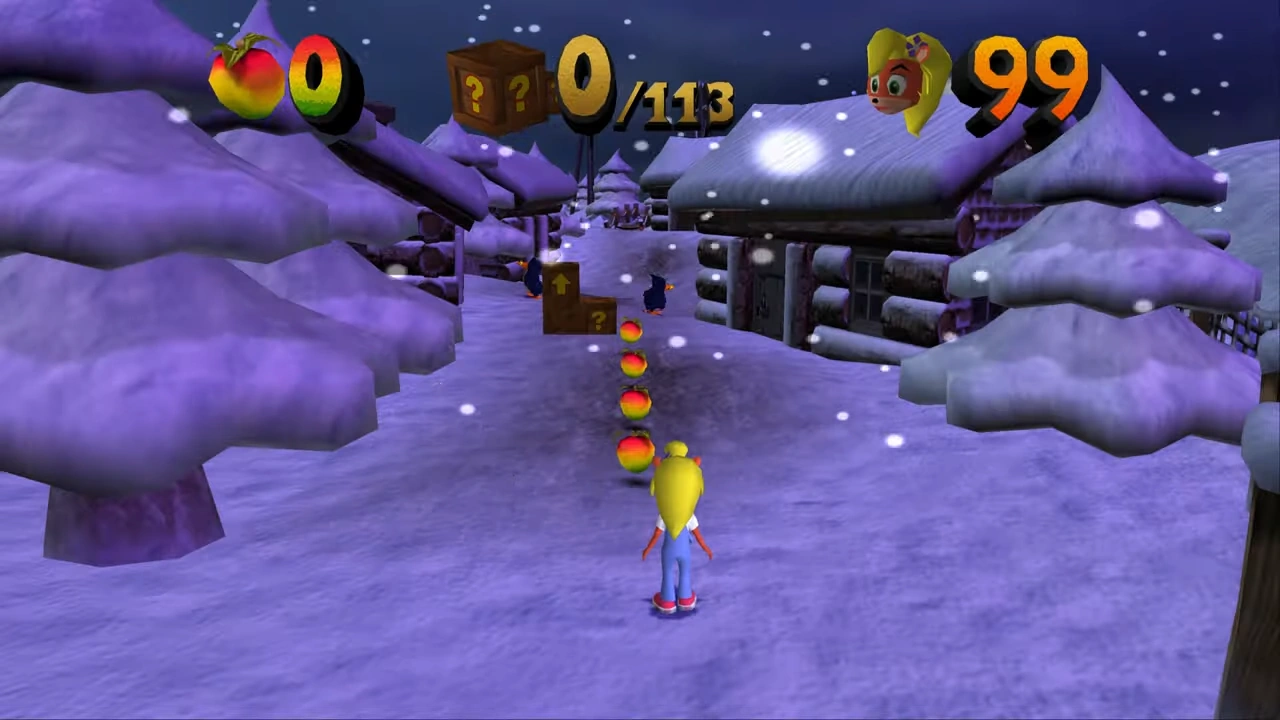This screenshot has height=720, width=1280.
Task: Click the log cabin doorway on the right
Action: (770, 295)
